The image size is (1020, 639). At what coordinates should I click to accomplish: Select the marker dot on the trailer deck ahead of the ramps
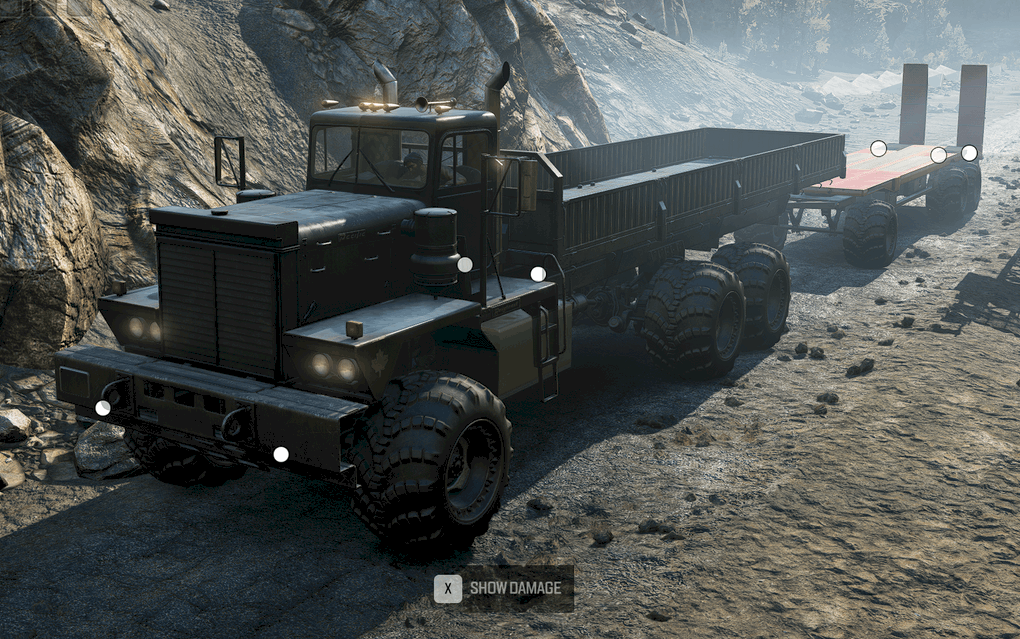pyautogui.click(x=878, y=149)
